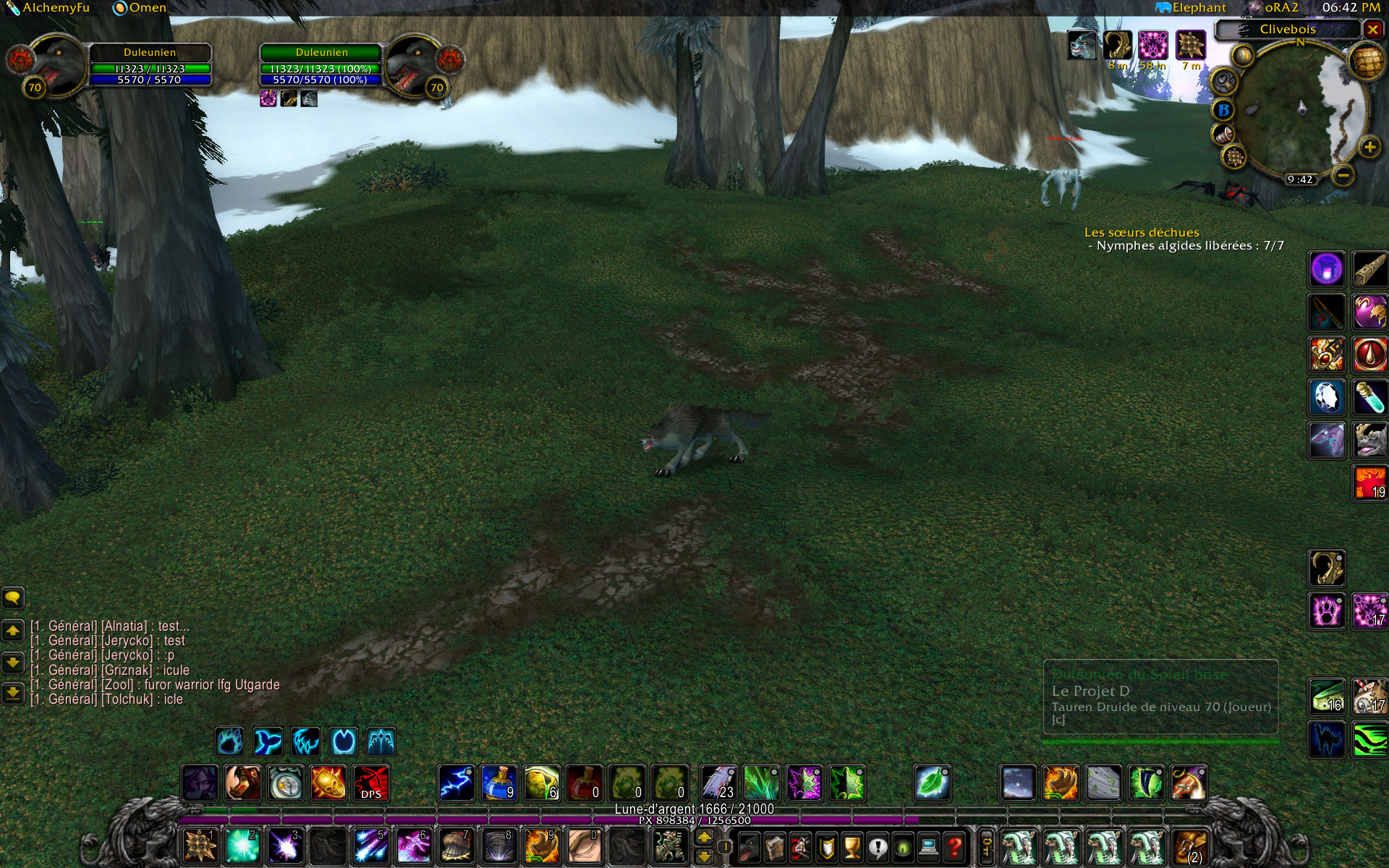Click the red question mark help button
This screenshot has width=1389, height=868.
(x=955, y=846)
